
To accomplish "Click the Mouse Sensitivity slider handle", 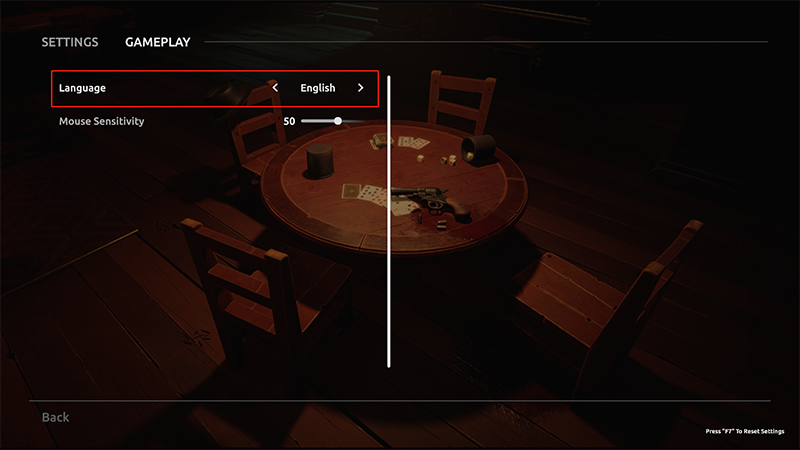I will (338, 121).
